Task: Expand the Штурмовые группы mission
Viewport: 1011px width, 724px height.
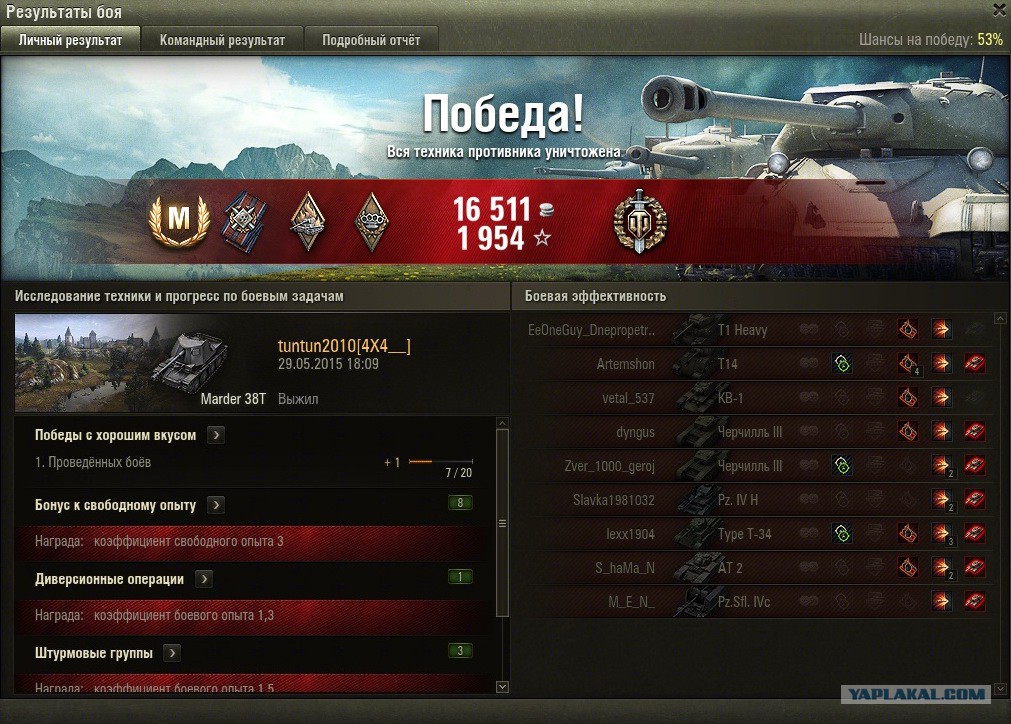Action: pyautogui.click(x=172, y=653)
